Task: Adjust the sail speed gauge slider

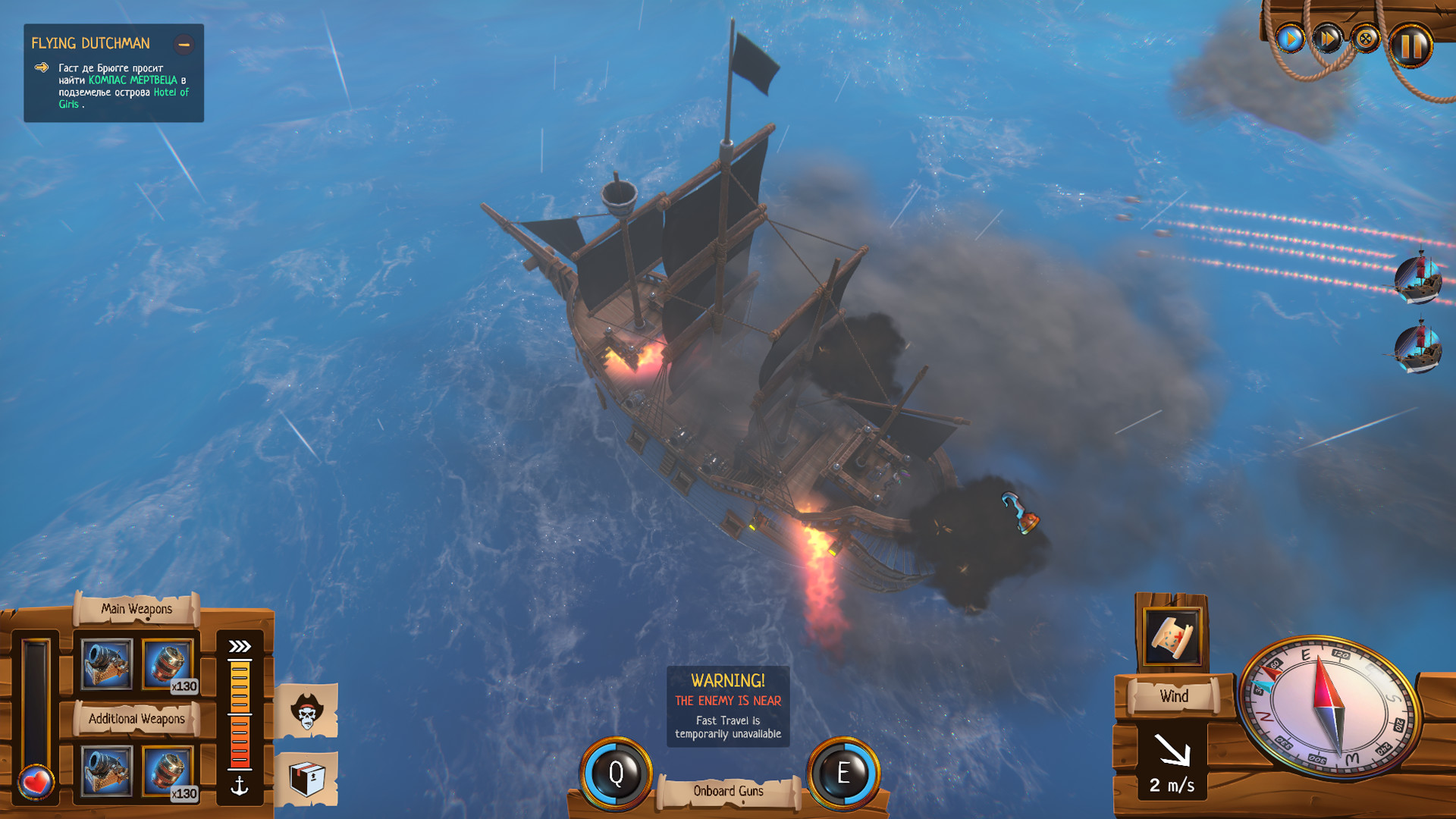Action: click(x=240, y=713)
